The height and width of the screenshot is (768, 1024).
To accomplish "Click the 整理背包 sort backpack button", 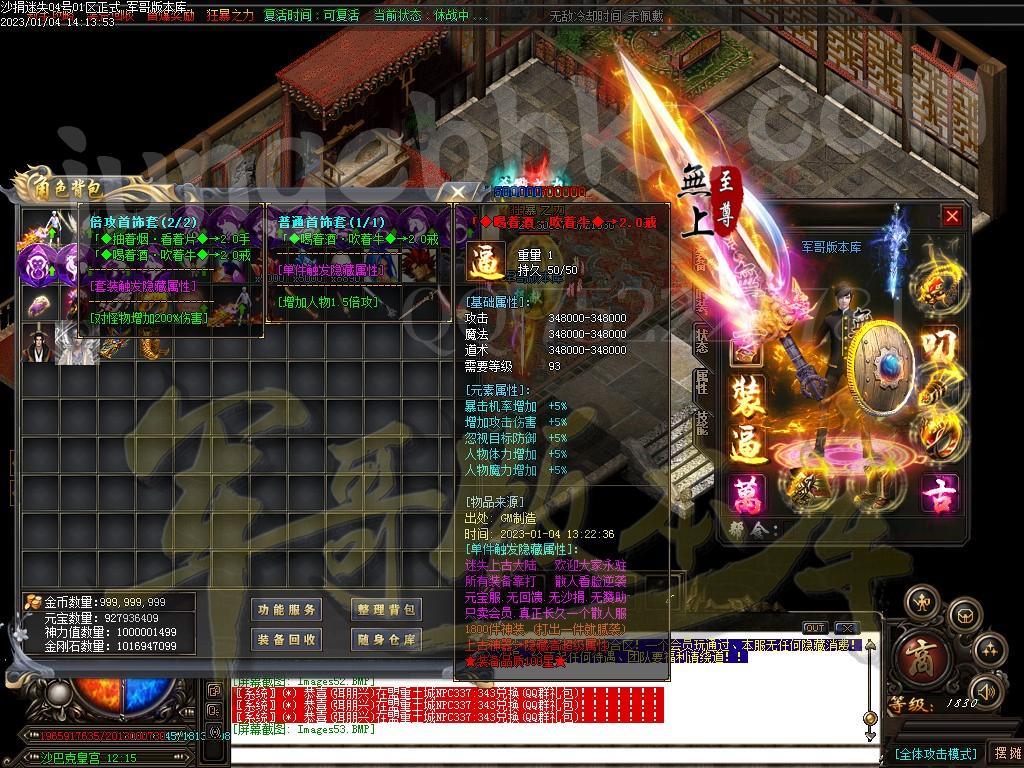I will click(386, 610).
